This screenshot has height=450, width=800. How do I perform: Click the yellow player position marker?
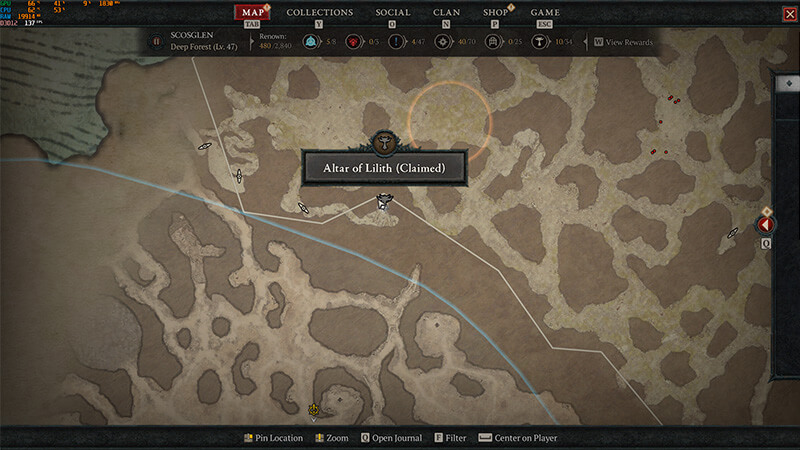coord(314,409)
